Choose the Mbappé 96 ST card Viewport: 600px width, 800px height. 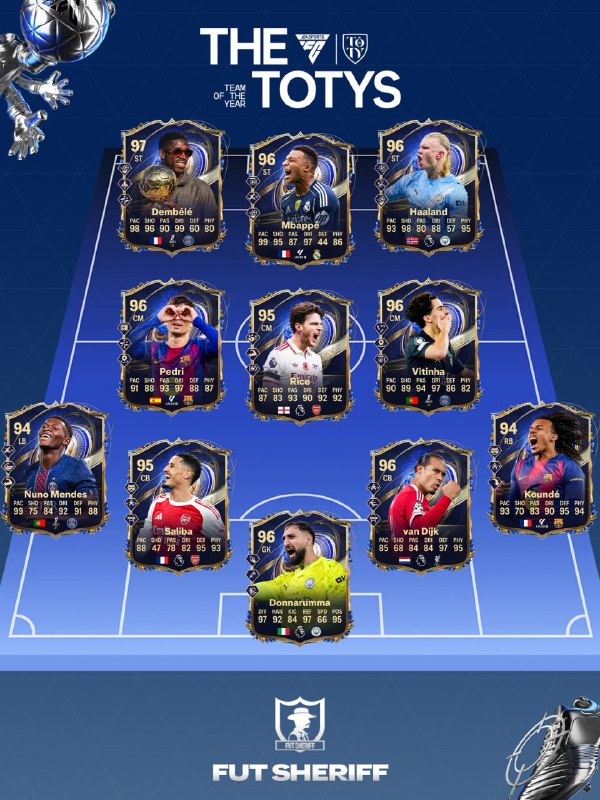click(300, 197)
